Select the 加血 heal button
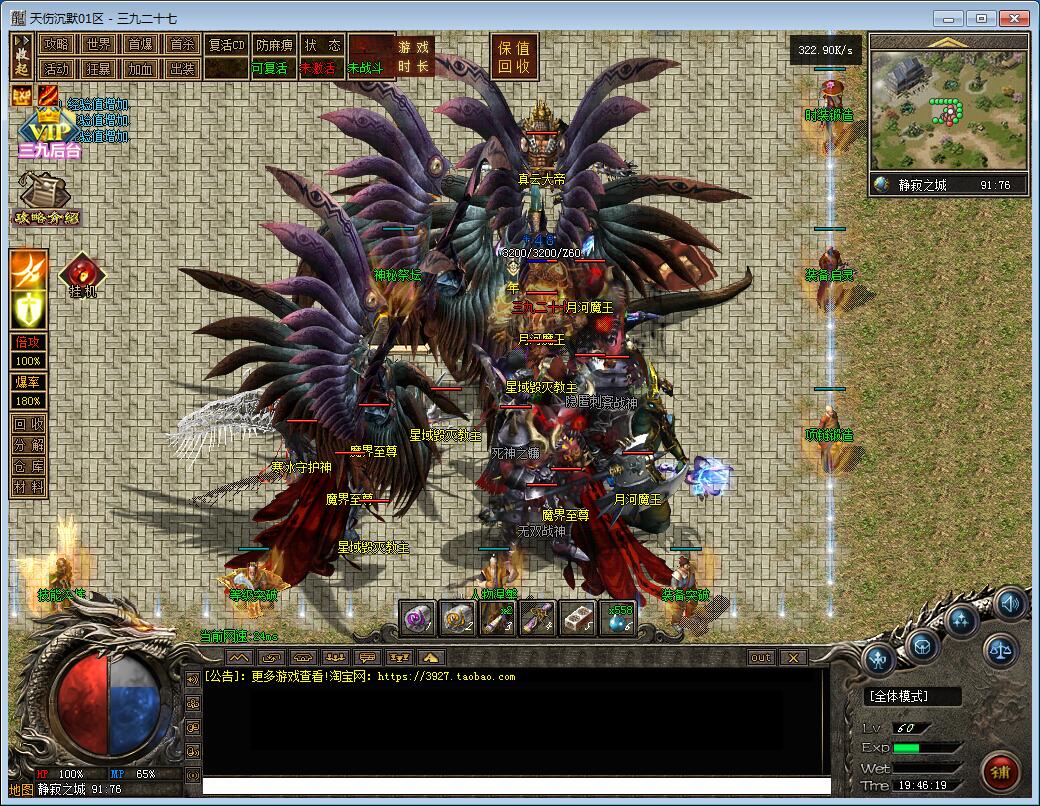 coord(140,69)
